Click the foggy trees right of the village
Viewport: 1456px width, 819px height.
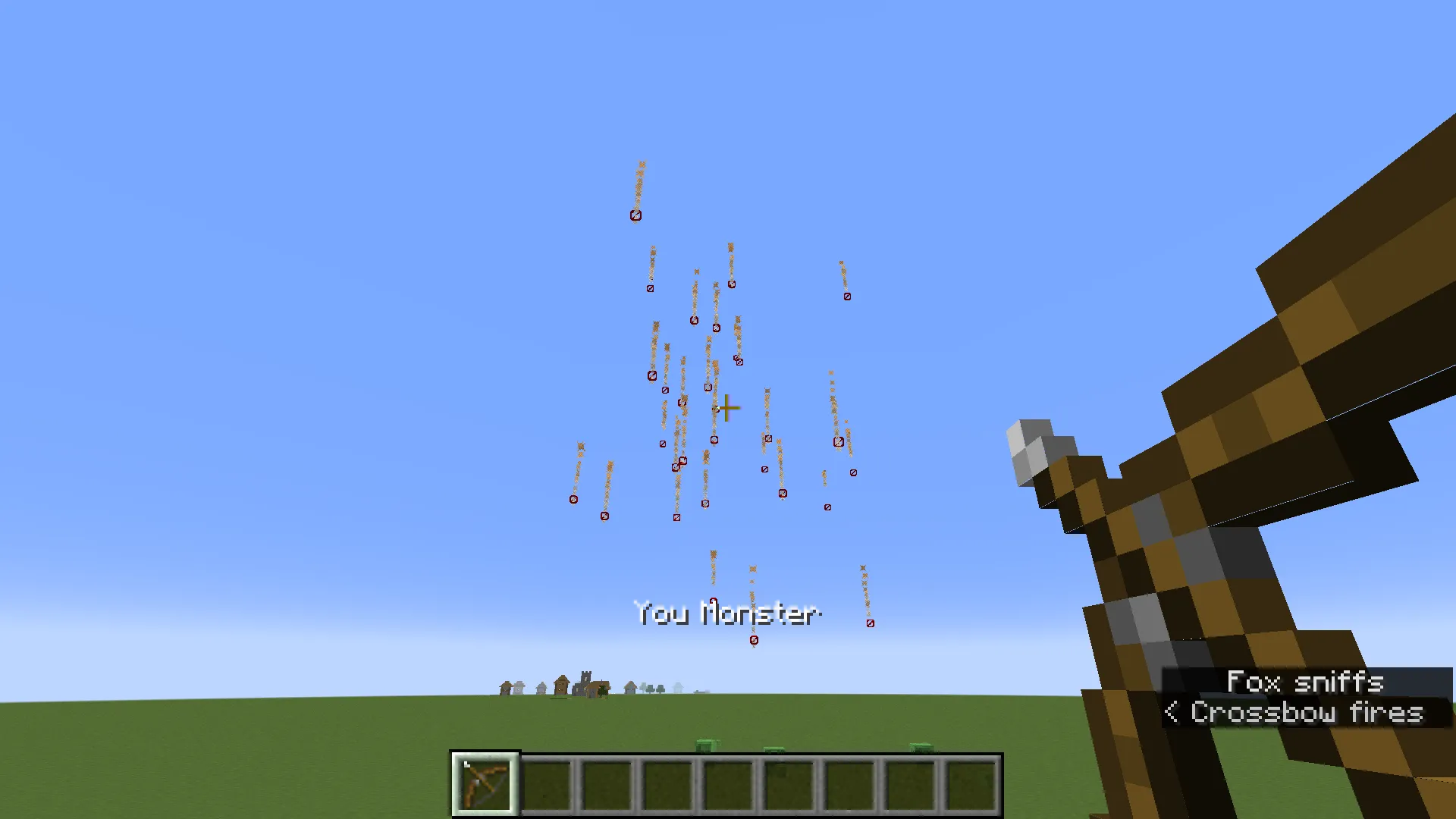pos(652,690)
